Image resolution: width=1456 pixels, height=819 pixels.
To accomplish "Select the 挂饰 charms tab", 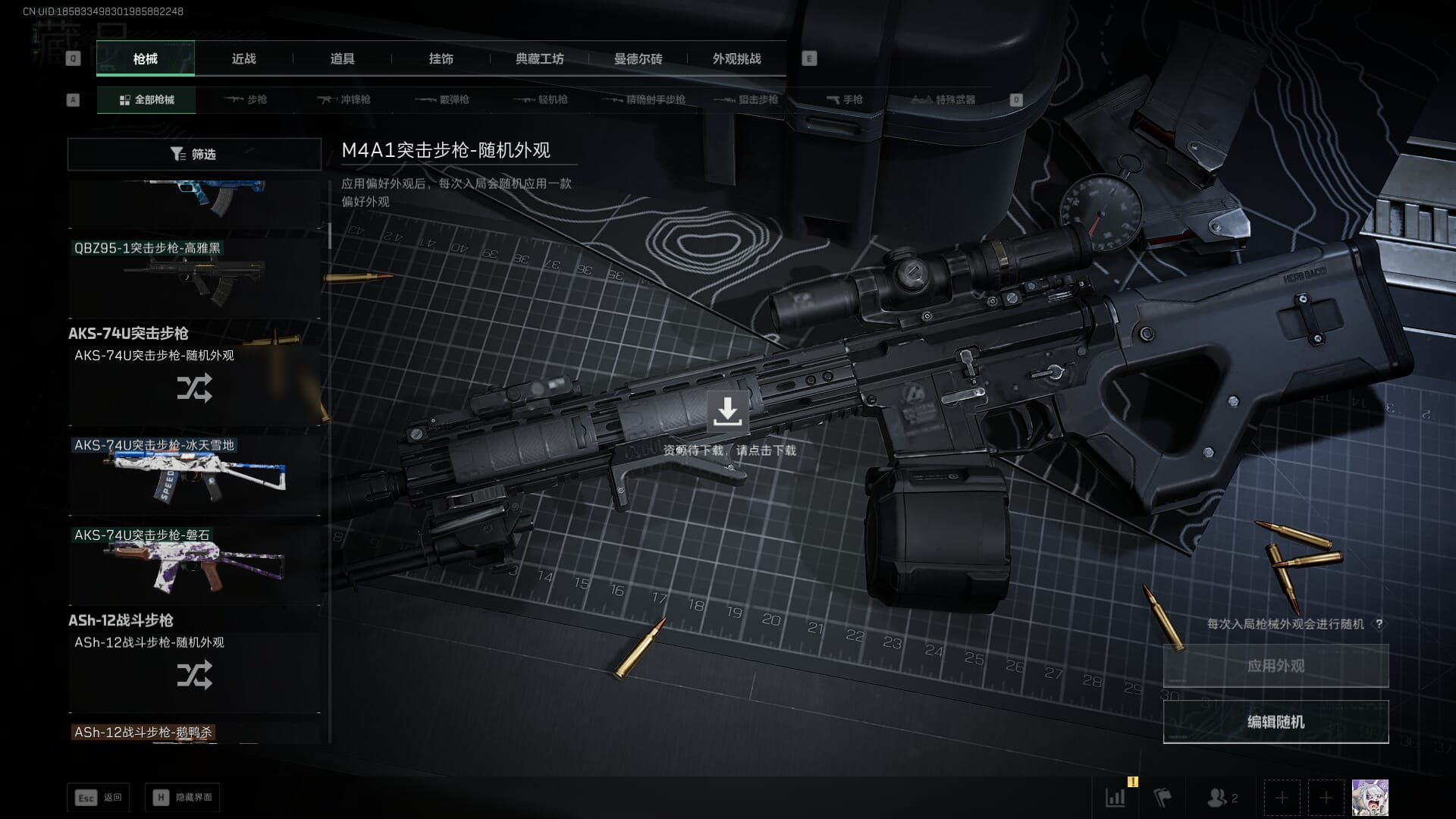I will point(441,58).
